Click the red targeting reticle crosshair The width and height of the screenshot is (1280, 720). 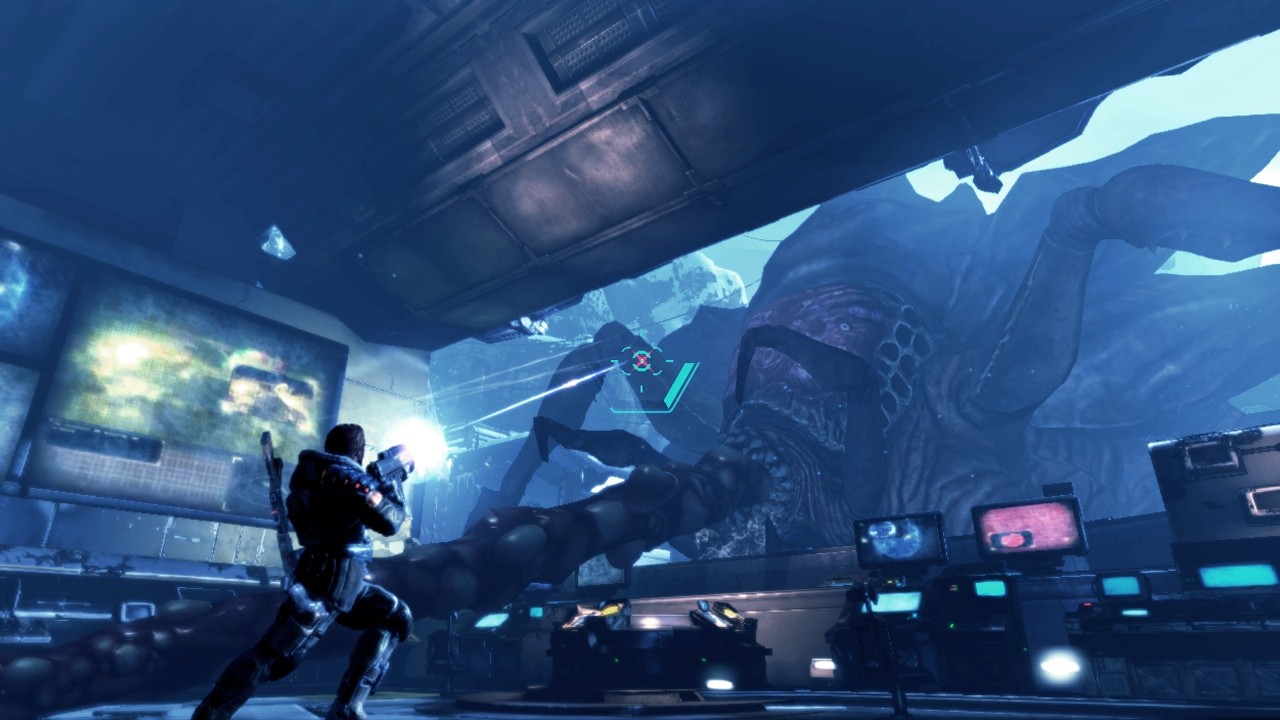[x=640, y=358]
